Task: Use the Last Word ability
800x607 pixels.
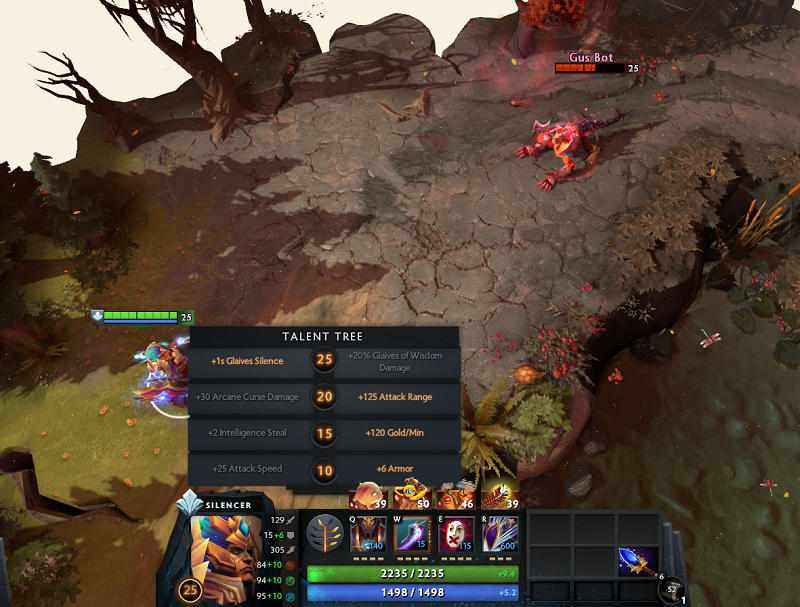Action: pyautogui.click(x=456, y=534)
